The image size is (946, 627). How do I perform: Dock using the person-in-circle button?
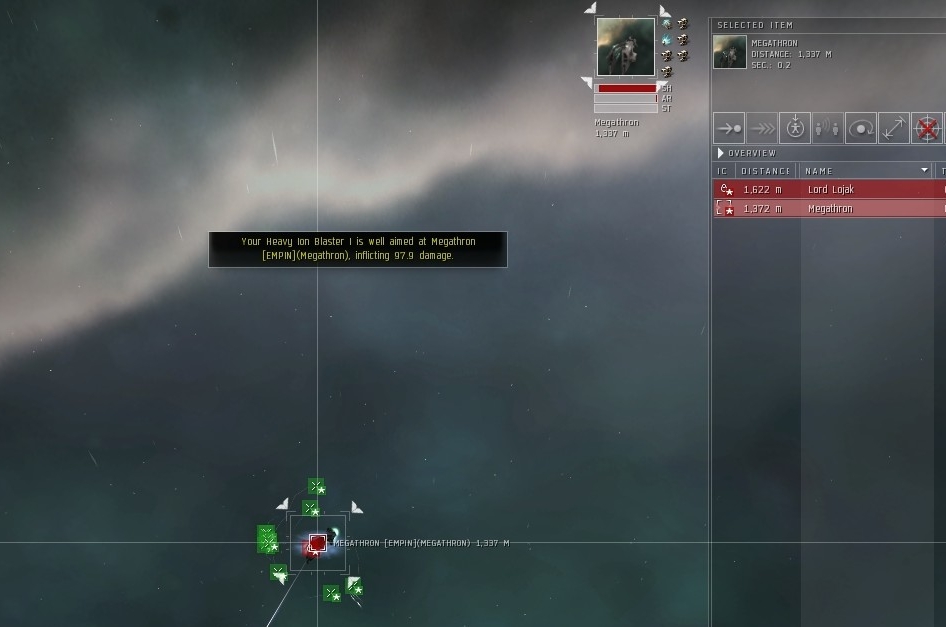tap(795, 128)
